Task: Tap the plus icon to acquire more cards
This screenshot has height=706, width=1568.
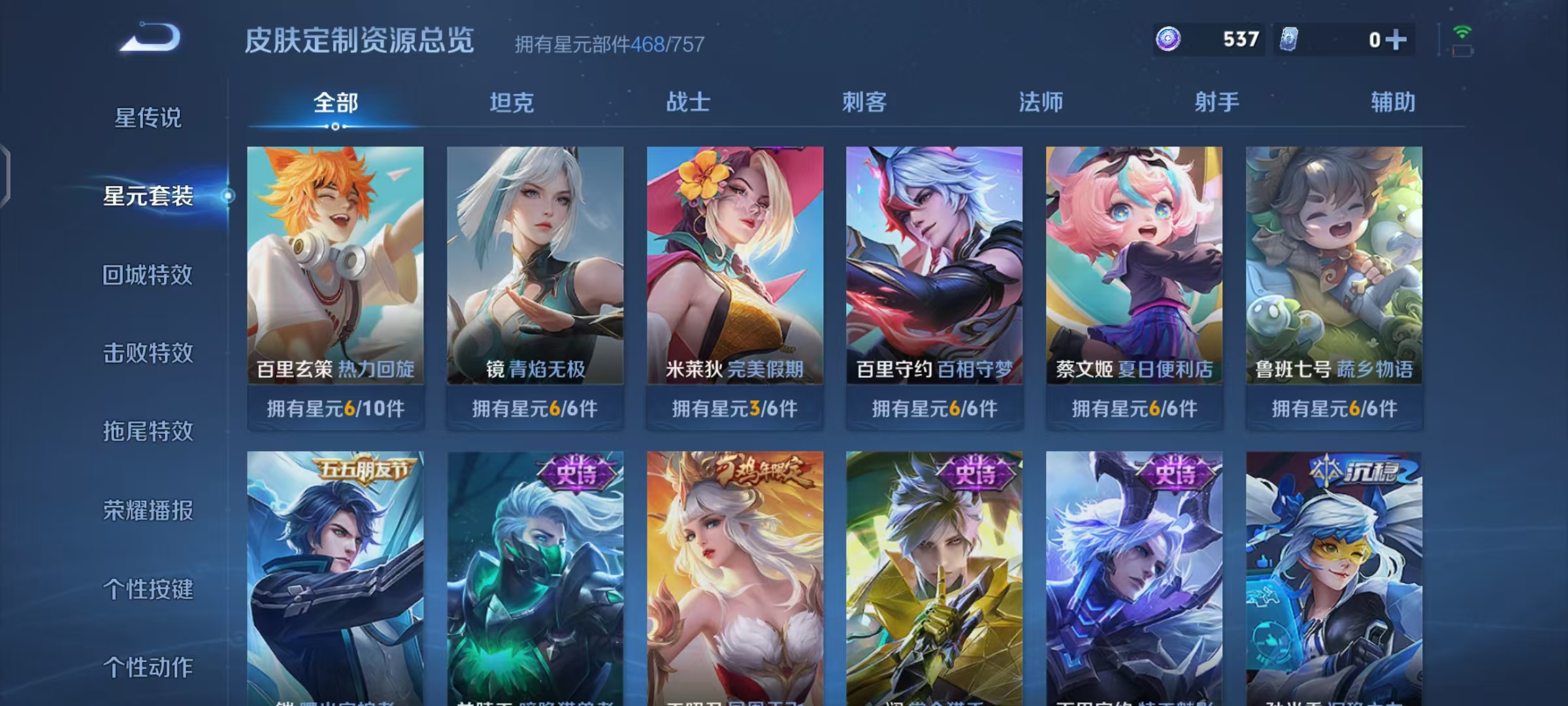Action: point(1398,39)
